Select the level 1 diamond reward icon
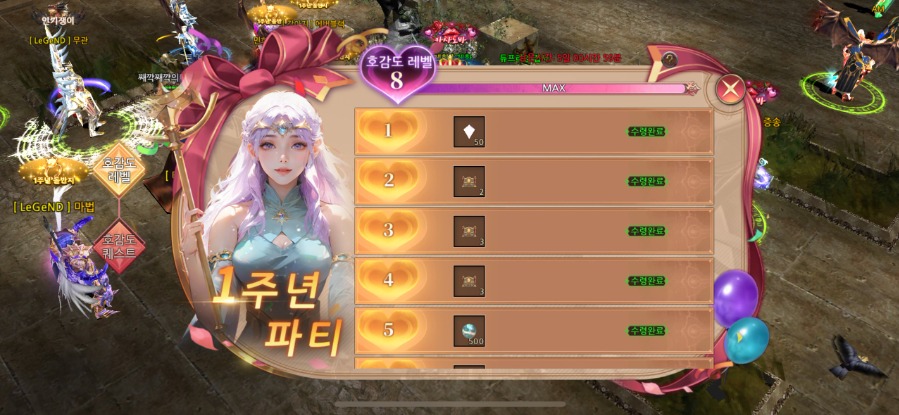The height and width of the screenshot is (415, 899). tap(469, 131)
